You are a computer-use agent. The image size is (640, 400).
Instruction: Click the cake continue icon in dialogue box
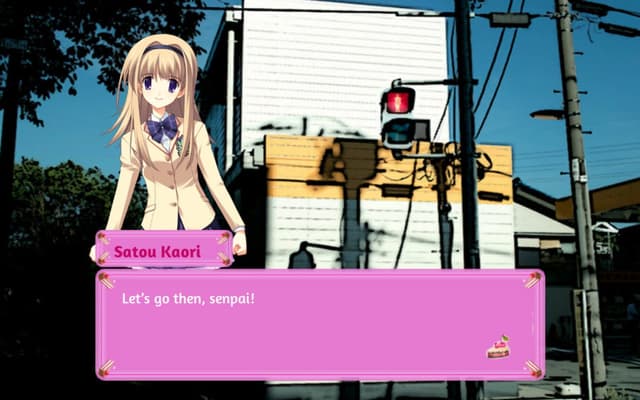[x=497, y=347]
